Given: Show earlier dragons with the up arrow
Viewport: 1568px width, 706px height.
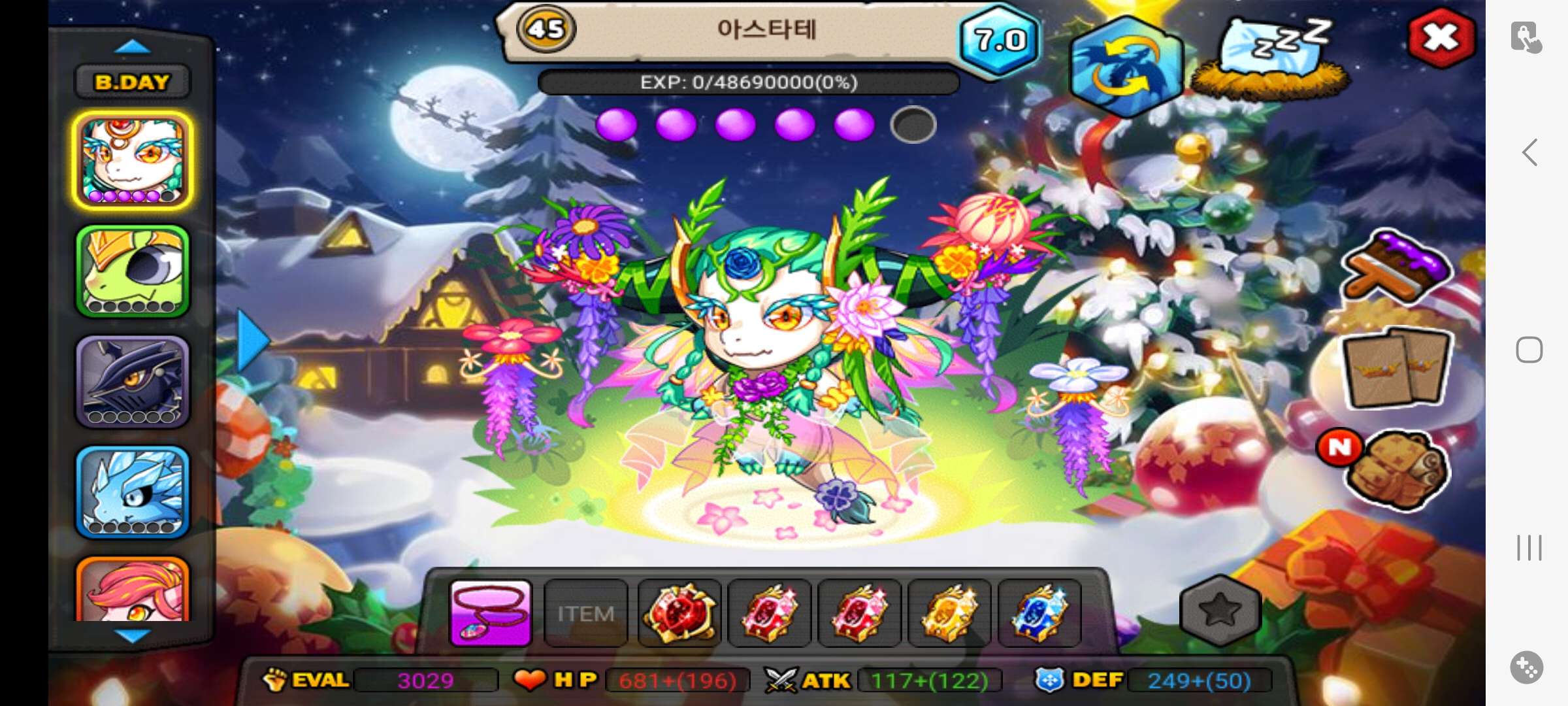Looking at the screenshot, I should click(133, 46).
